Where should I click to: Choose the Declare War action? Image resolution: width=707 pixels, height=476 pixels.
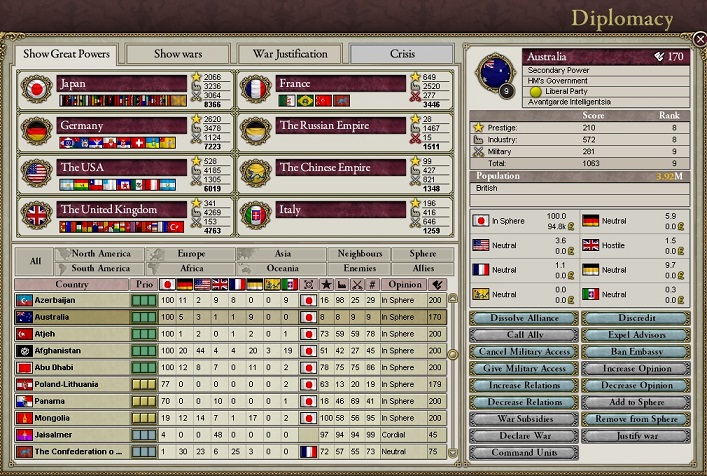(523, 436)
